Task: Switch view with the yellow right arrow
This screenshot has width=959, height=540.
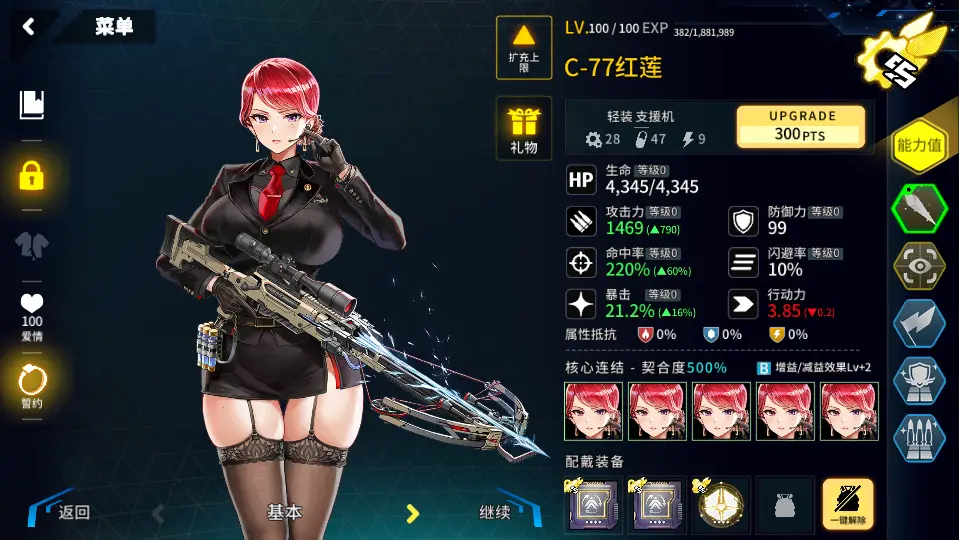Action: tap(411, 513)
